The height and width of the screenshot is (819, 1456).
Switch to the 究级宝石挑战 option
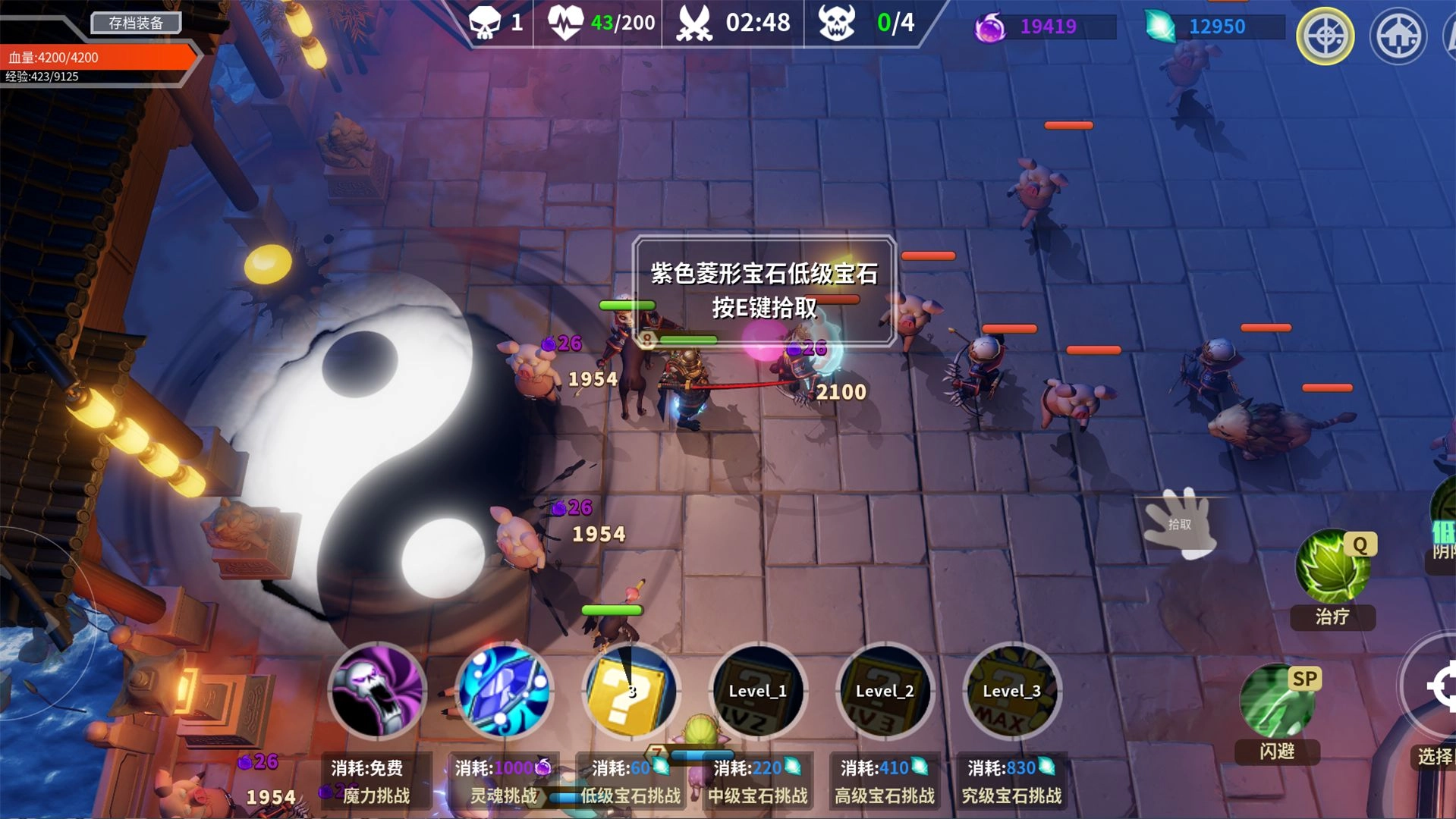1013,796
